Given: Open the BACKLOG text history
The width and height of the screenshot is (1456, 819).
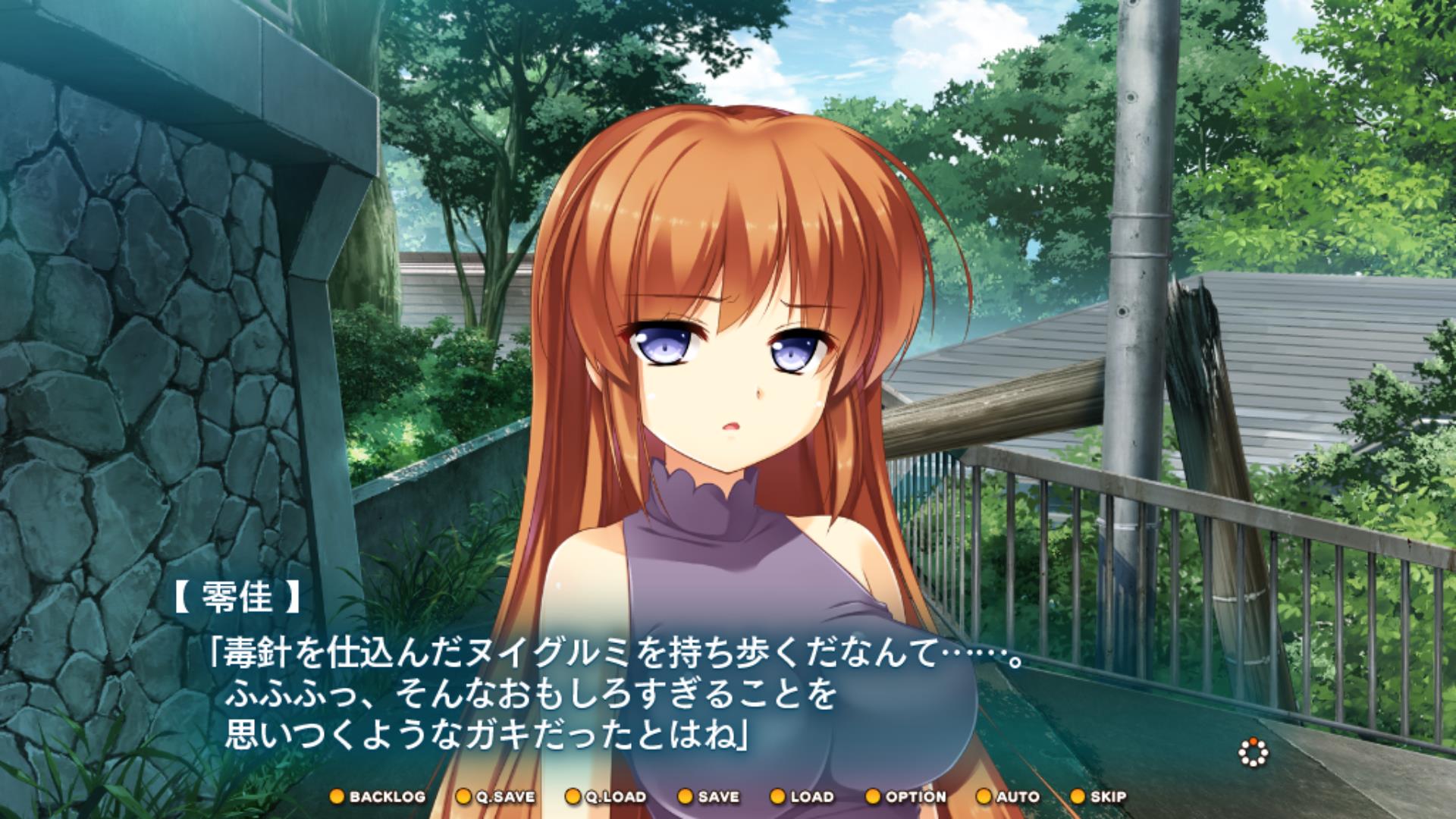Looking at the screenshot, I should [378, 797].
